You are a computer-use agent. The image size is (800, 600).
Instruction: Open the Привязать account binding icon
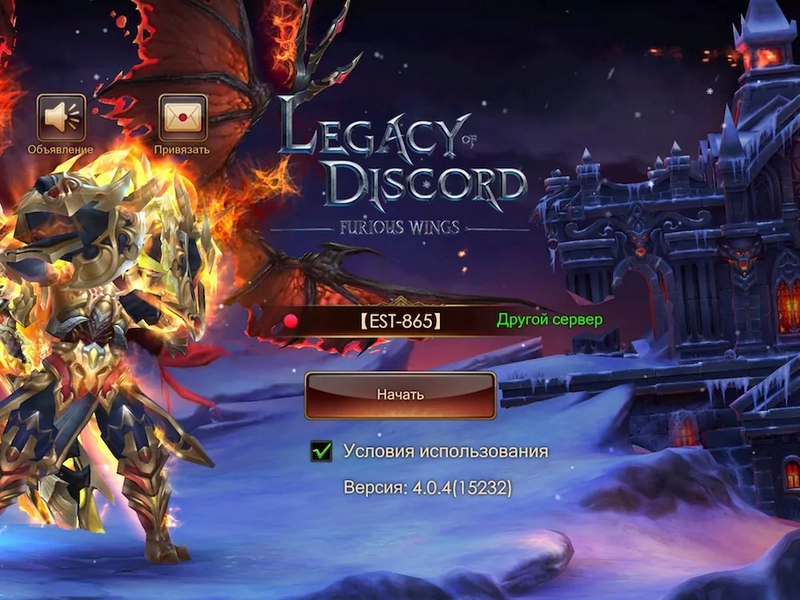tap(182, 118)
